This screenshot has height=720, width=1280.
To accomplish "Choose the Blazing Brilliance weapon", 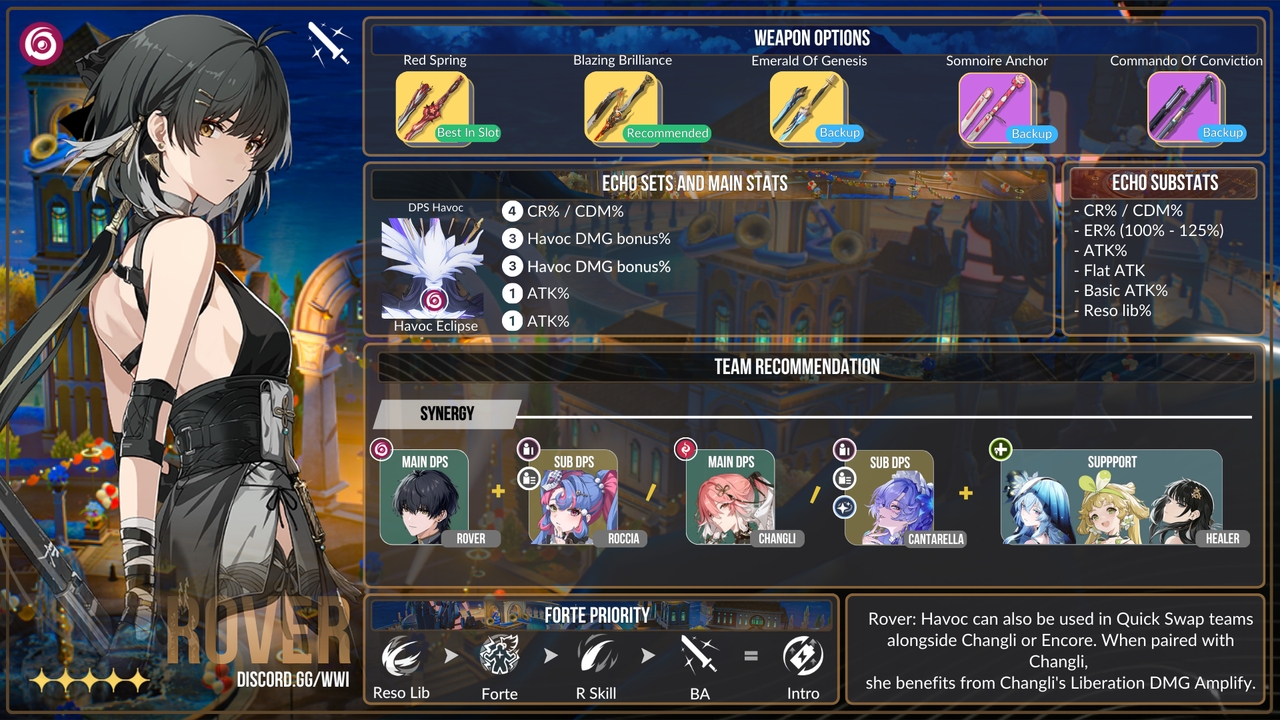I will (621, 107).
